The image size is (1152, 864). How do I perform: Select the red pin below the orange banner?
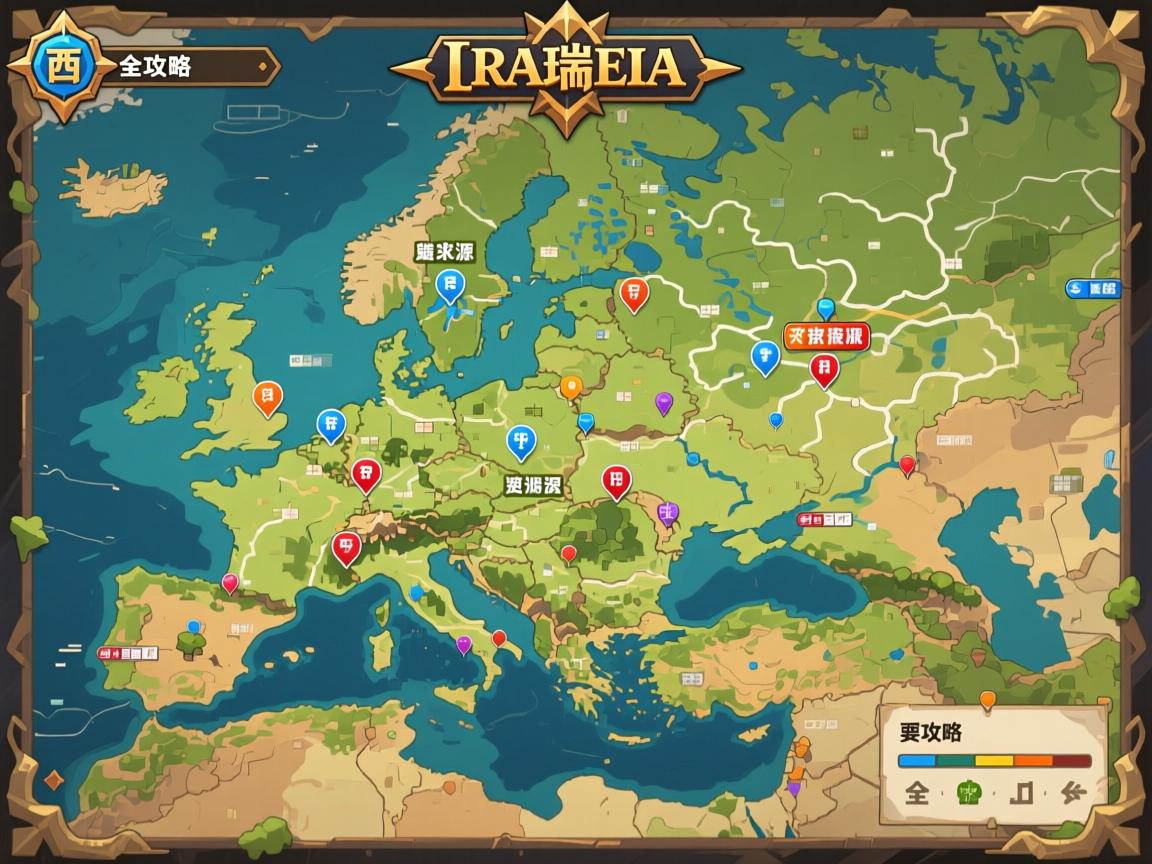coord(824,369)
